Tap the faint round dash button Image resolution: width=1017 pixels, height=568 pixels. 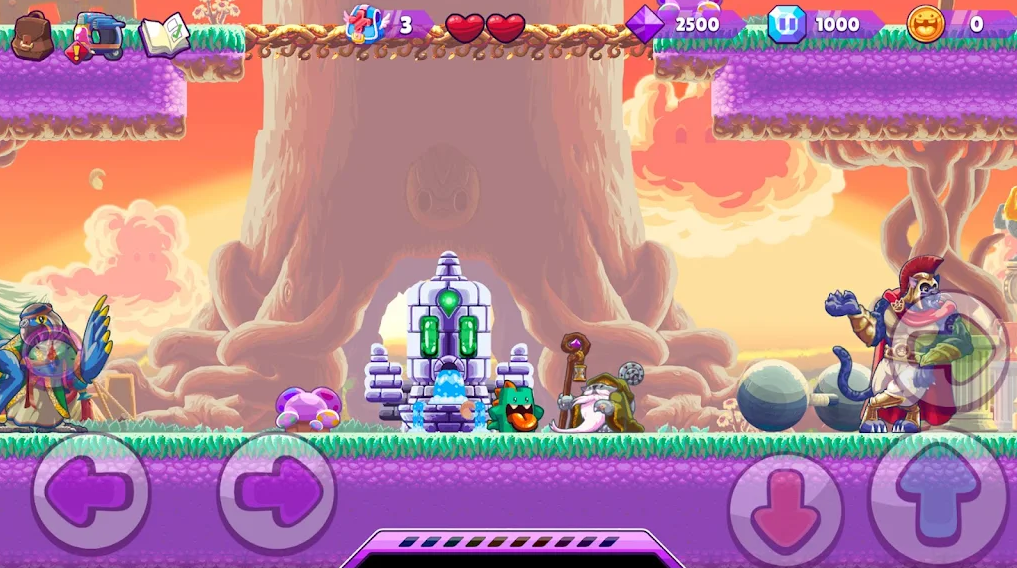coord(950,350)
